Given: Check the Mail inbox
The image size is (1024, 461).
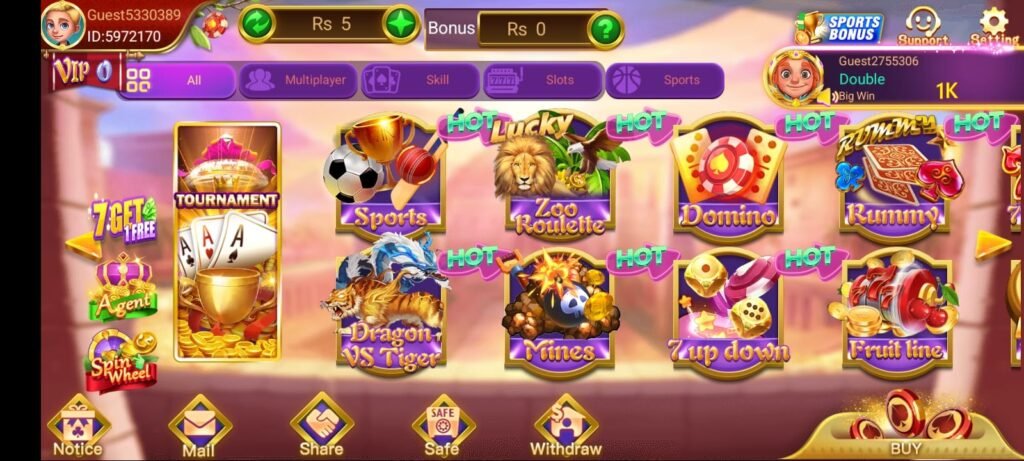Looking at the screenshot, I should pos(199,425).
